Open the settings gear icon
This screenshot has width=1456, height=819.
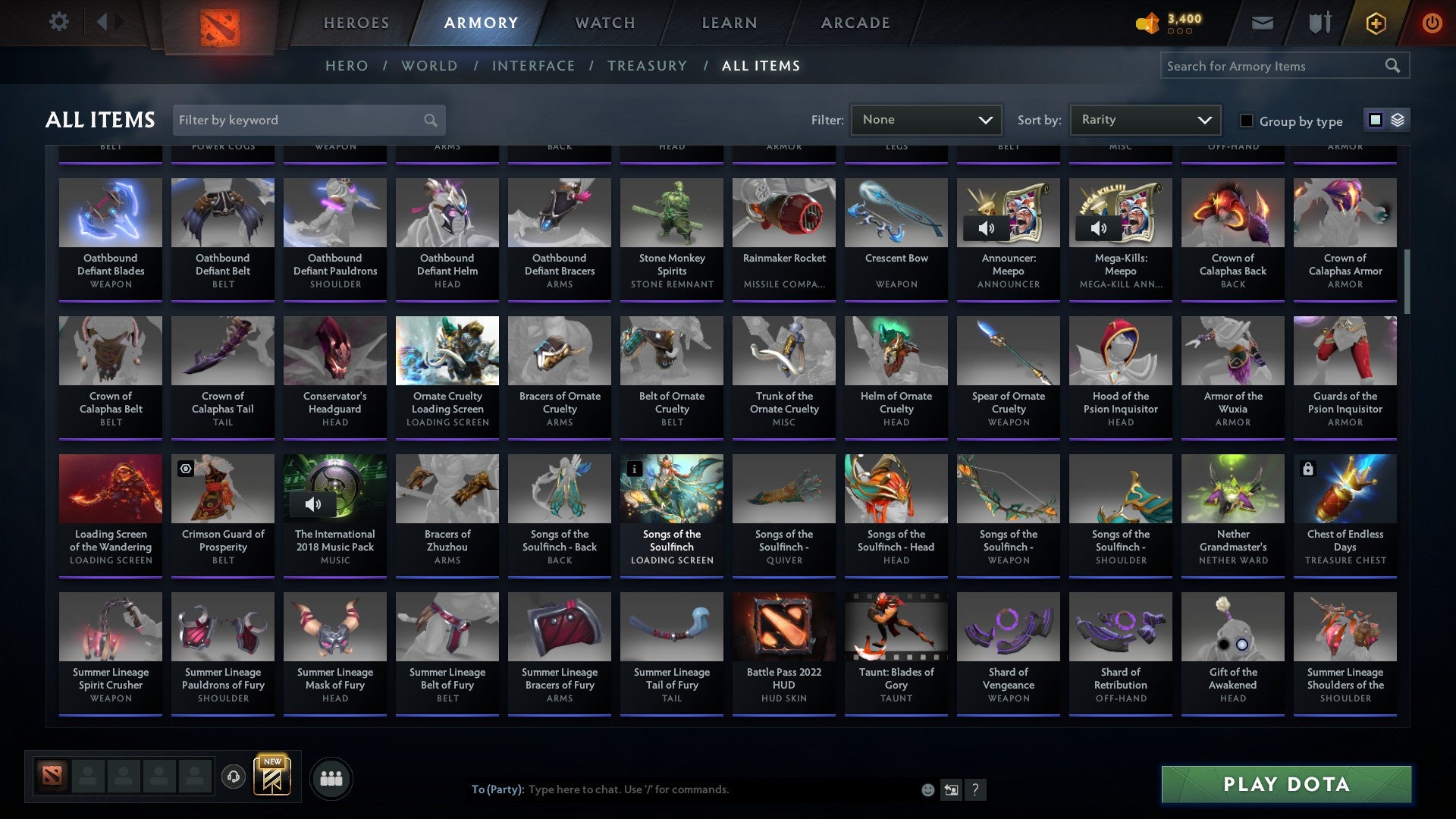[58, 22]
